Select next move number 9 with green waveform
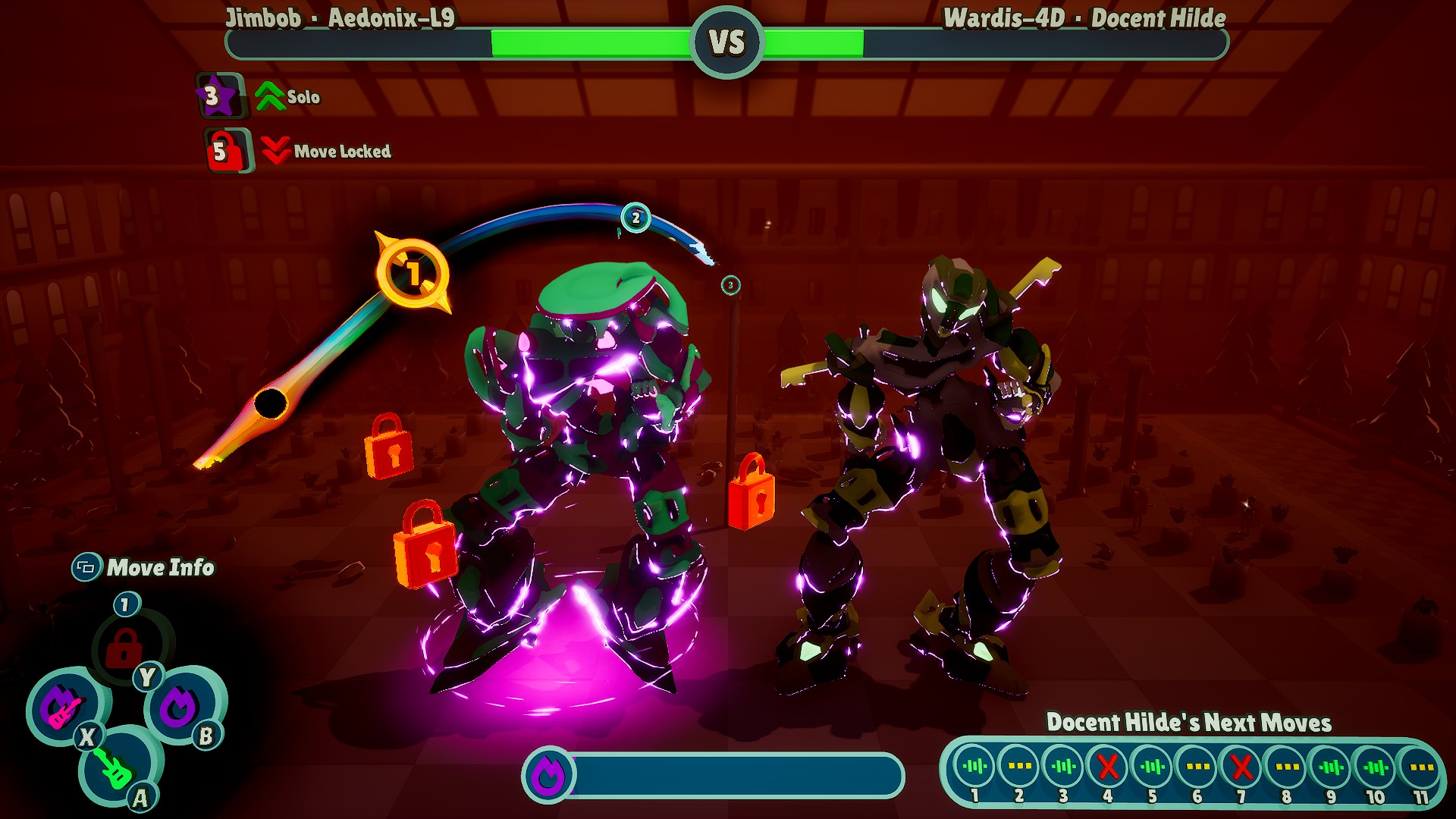This screenshot has height=819, width=1456. pos(1331,767)
